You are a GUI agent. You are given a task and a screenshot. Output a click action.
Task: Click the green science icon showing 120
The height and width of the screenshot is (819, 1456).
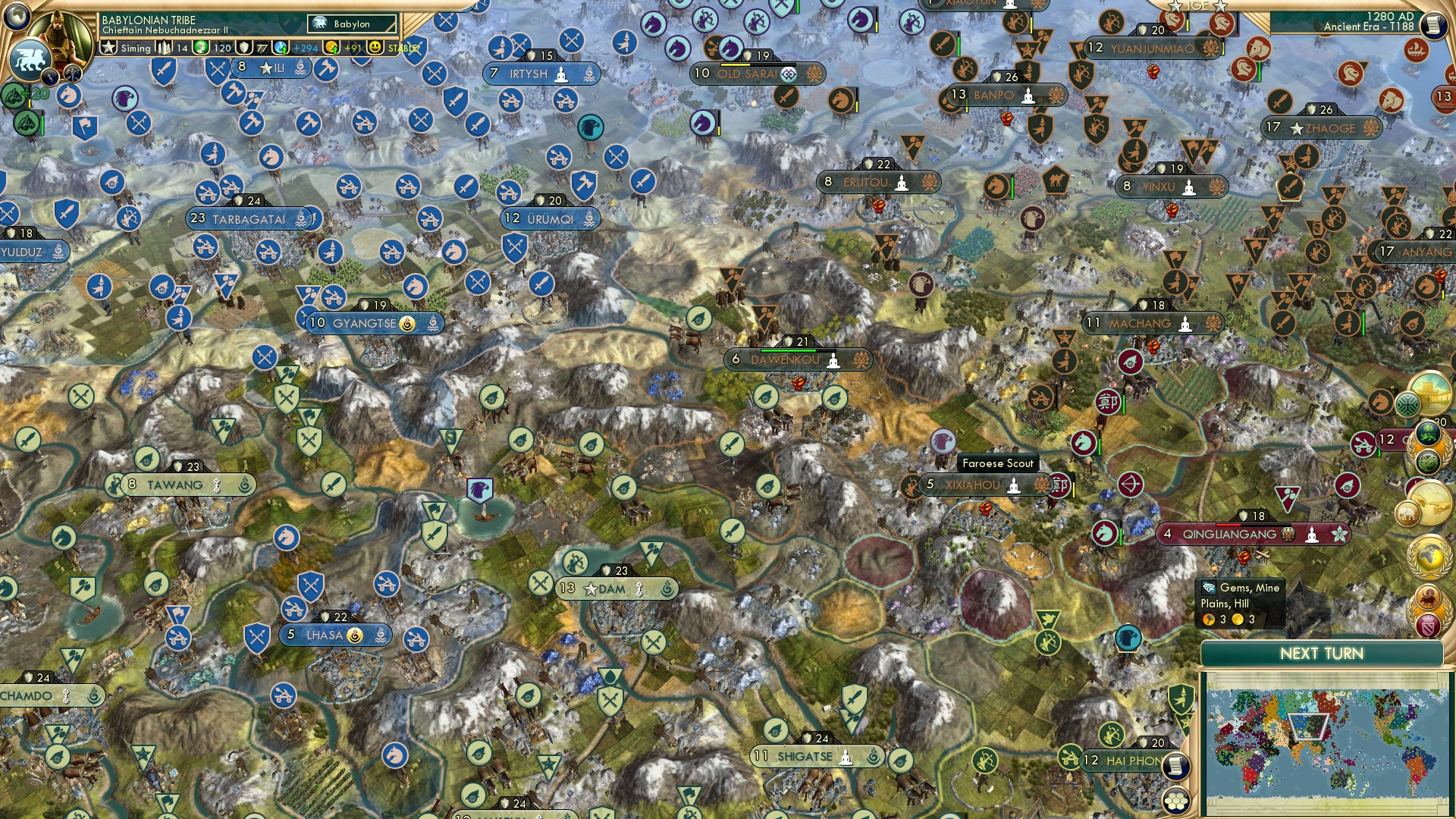200,47
